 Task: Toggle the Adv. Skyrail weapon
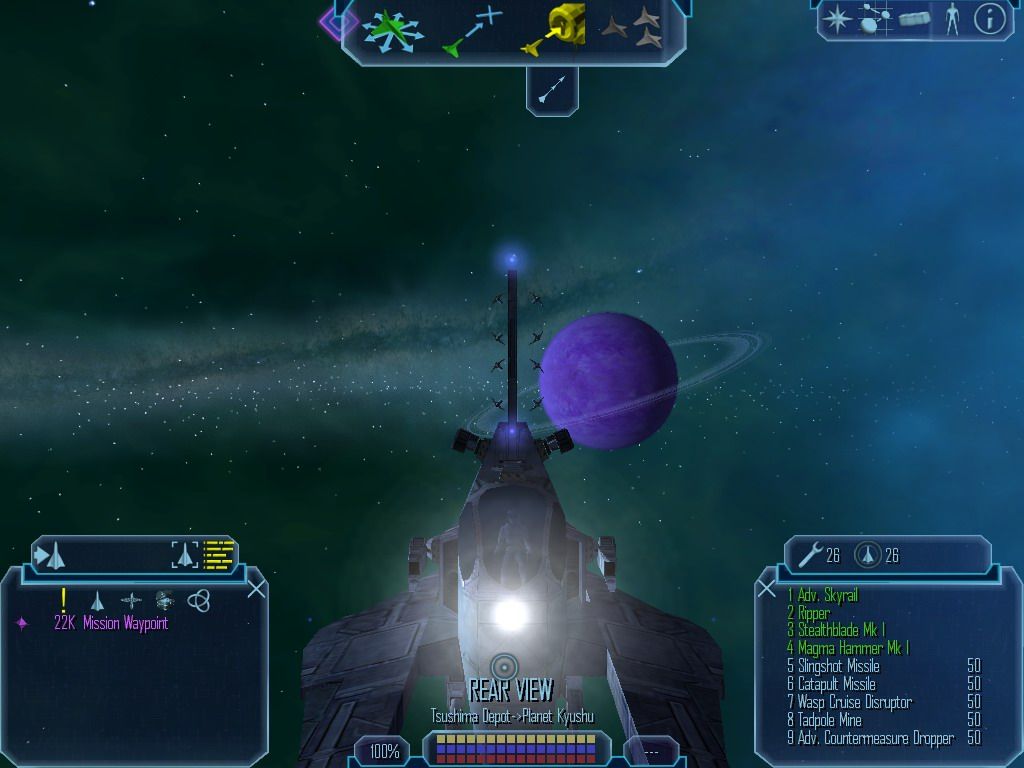(x=828, y=596)
